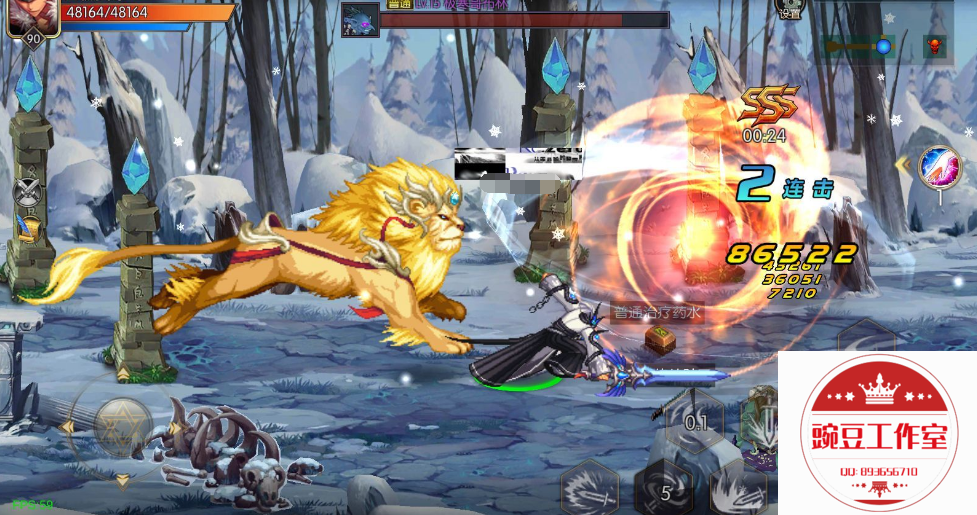The width and height of the screenshot is (977, 515).
Task: Tap the player character portrait
Action: [x=31, y=17]
